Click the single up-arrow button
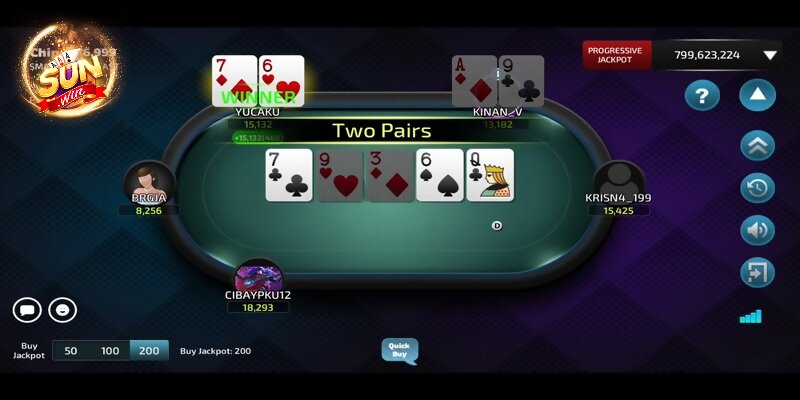800x400 pixels. pyautogui.click(x=757, y=96)
